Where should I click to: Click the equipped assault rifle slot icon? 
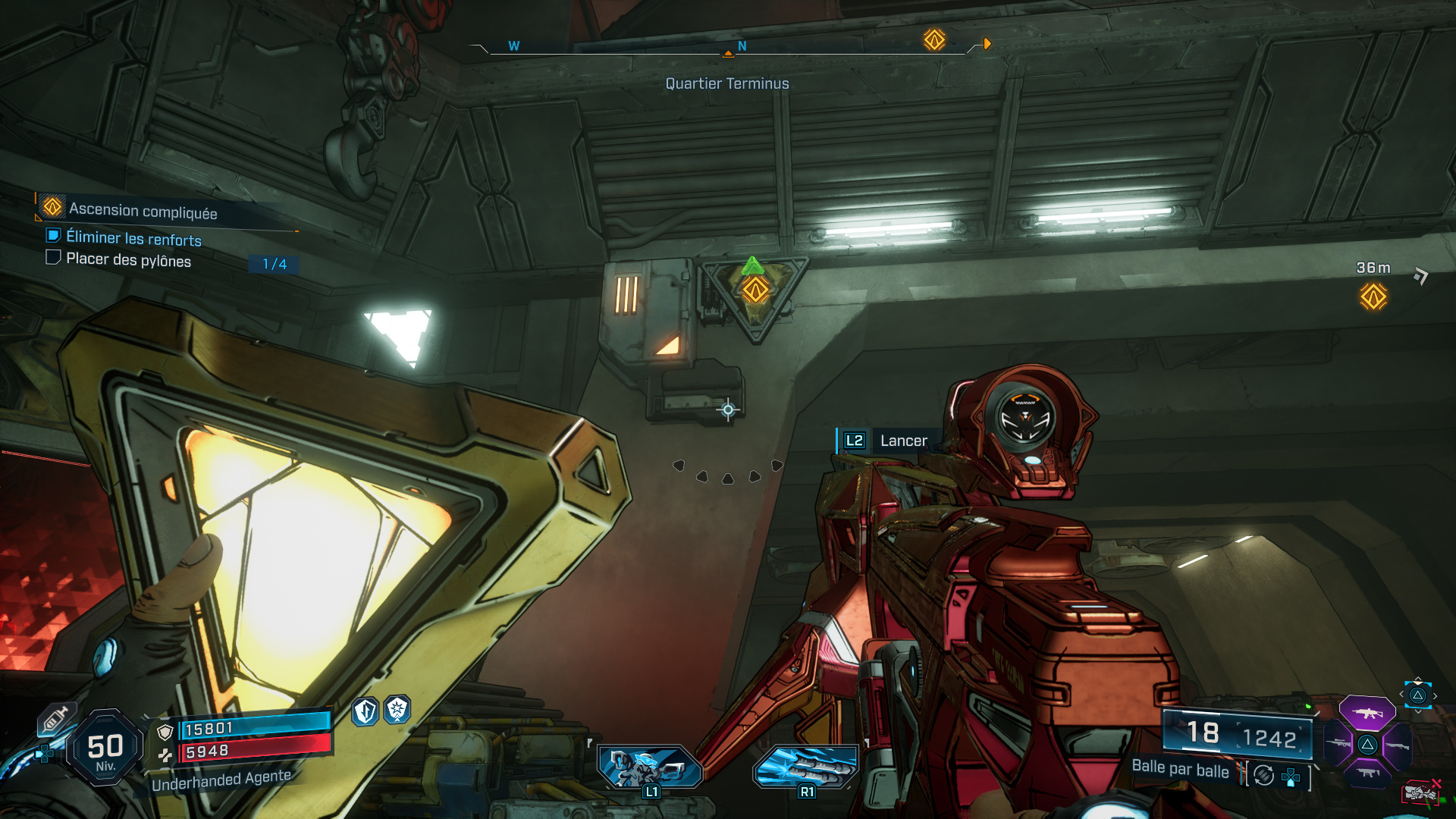point(1367,714)
